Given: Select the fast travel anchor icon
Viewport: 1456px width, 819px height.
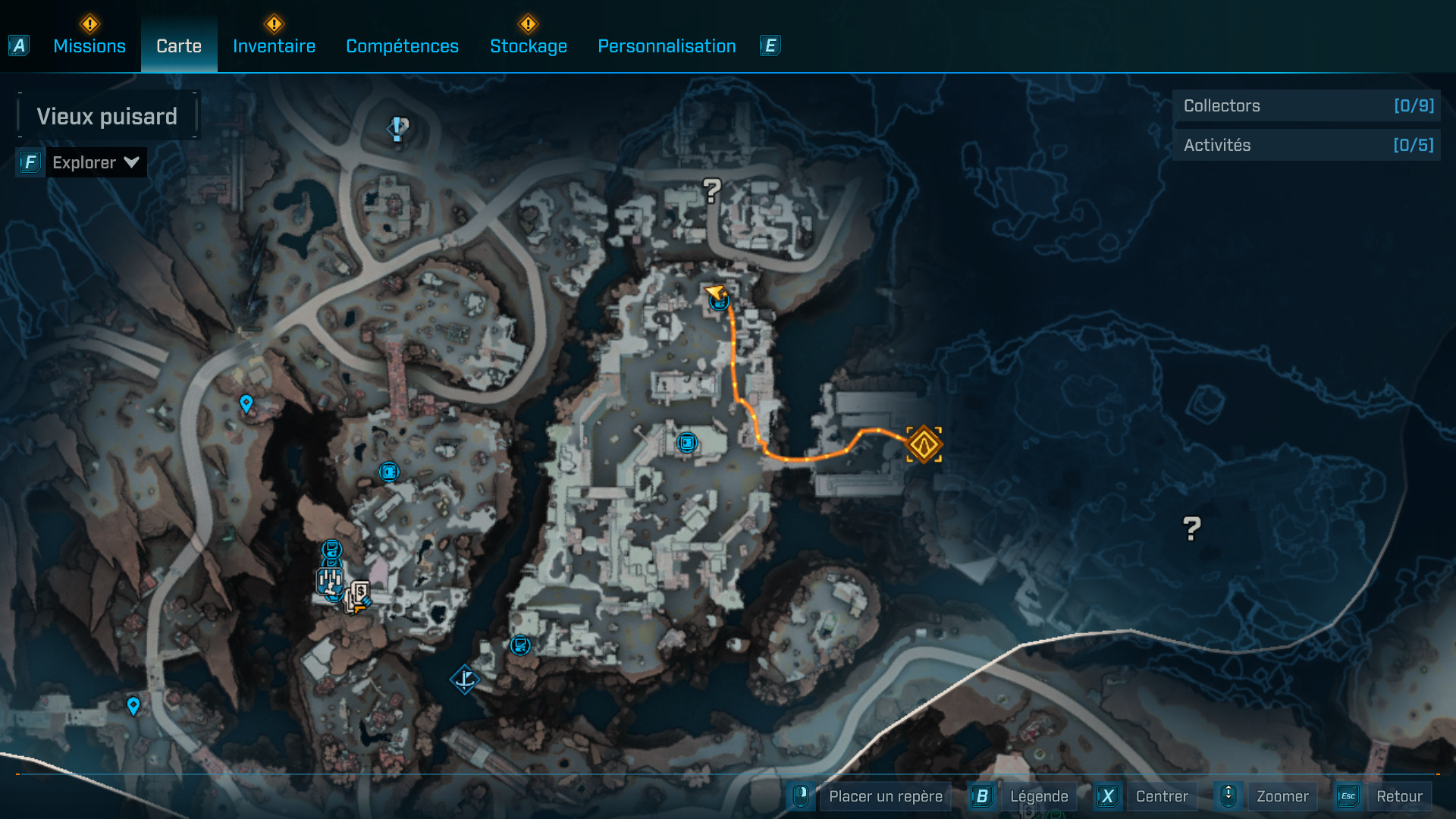Looking at the screenshot, I should click(466, 679).
